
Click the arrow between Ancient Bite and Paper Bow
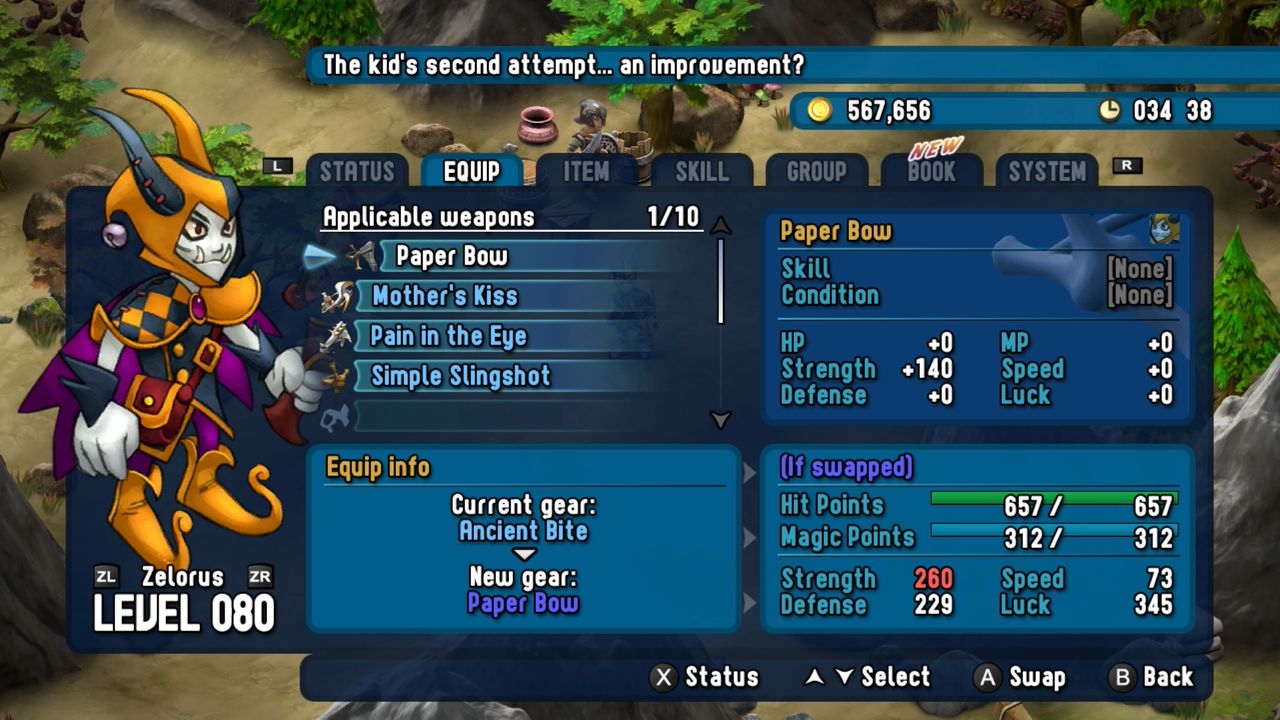pos(524,555)
